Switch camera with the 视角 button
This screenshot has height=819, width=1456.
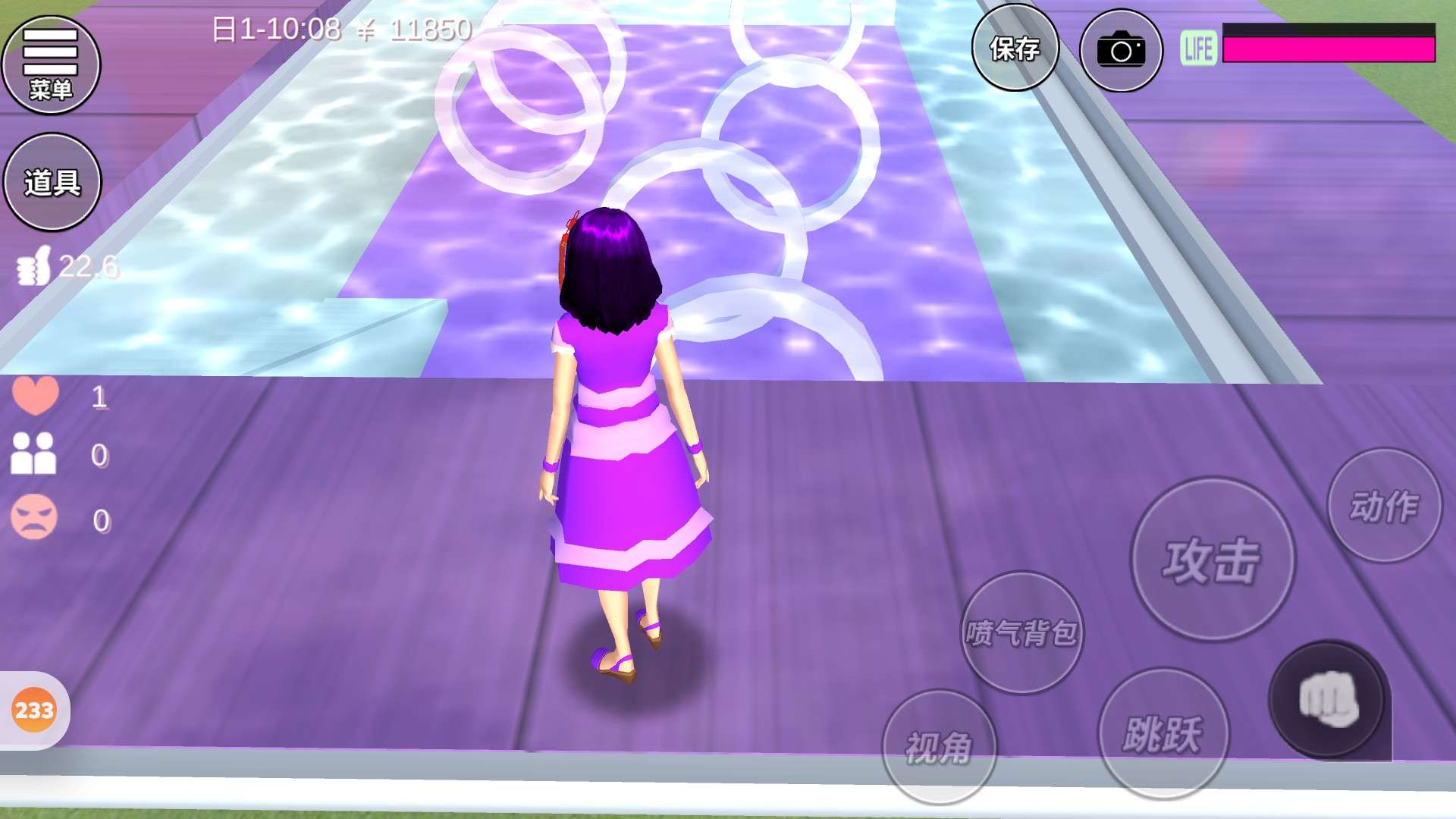pos(939,747)
